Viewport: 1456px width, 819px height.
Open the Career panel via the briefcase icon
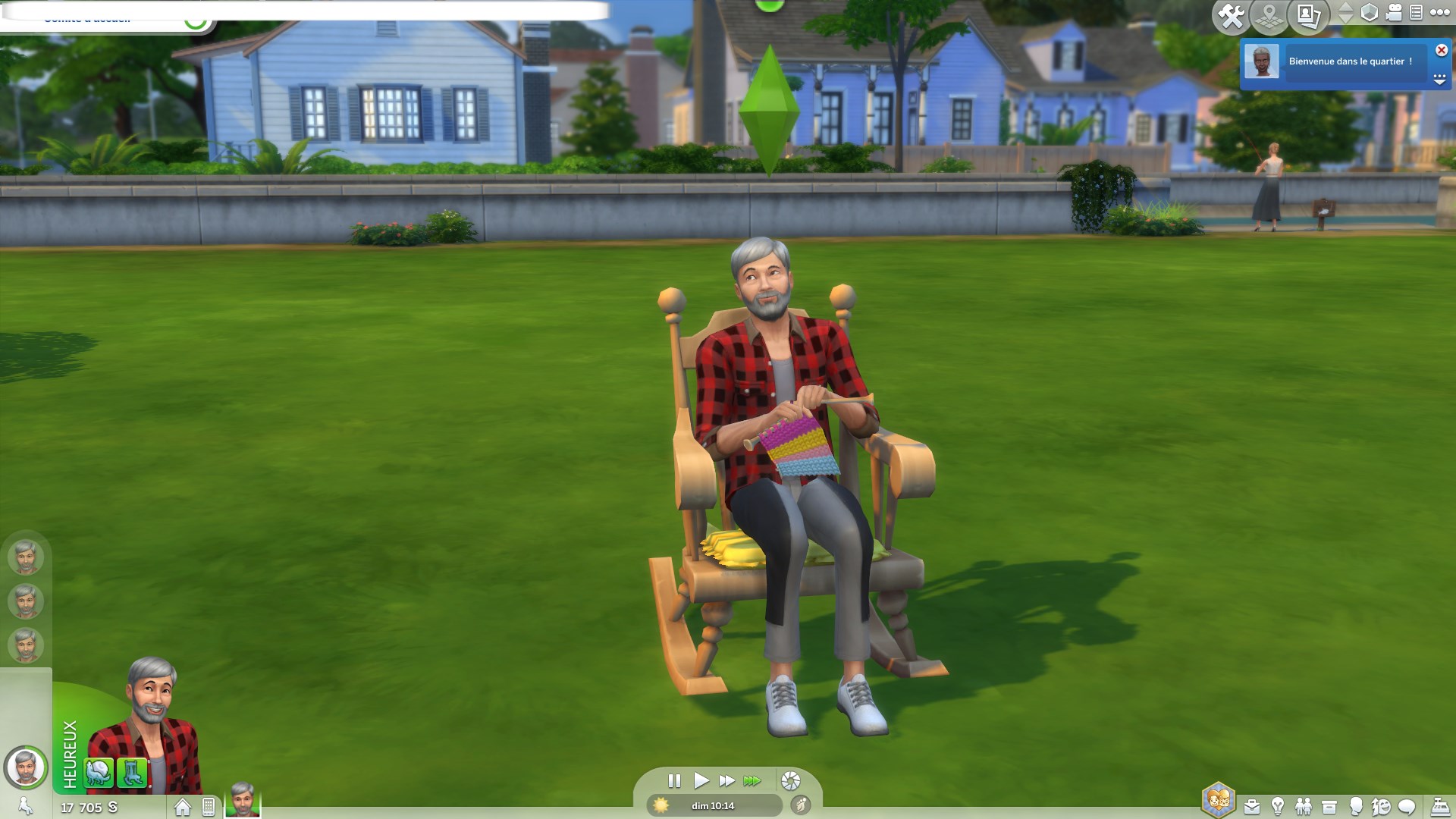click(x=1251, y=806)
